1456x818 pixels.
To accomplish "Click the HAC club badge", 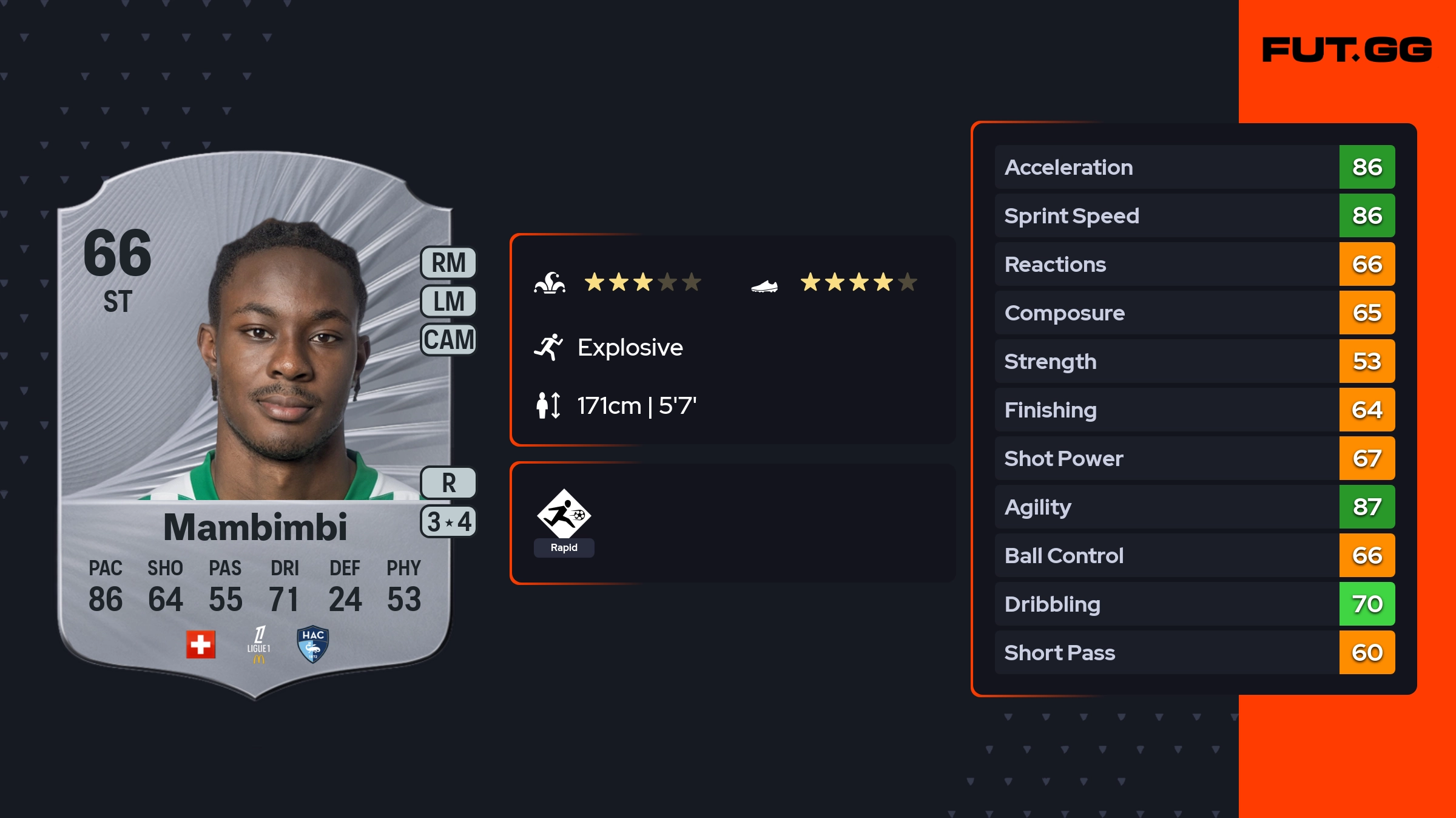I will tap(313, 644).
